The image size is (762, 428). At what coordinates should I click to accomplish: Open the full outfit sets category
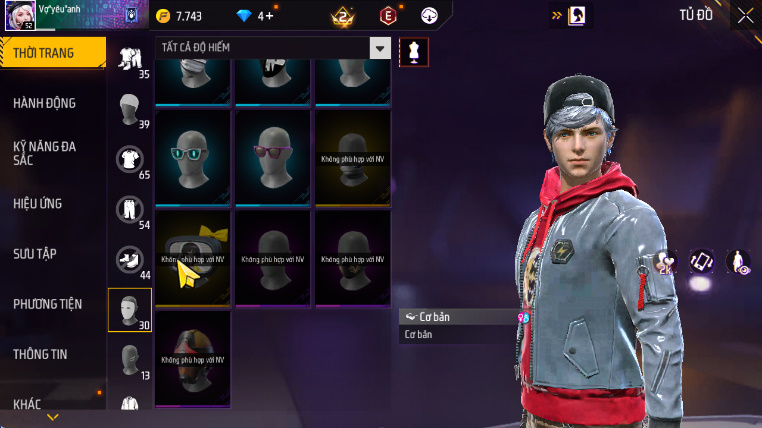coord(129,58)
